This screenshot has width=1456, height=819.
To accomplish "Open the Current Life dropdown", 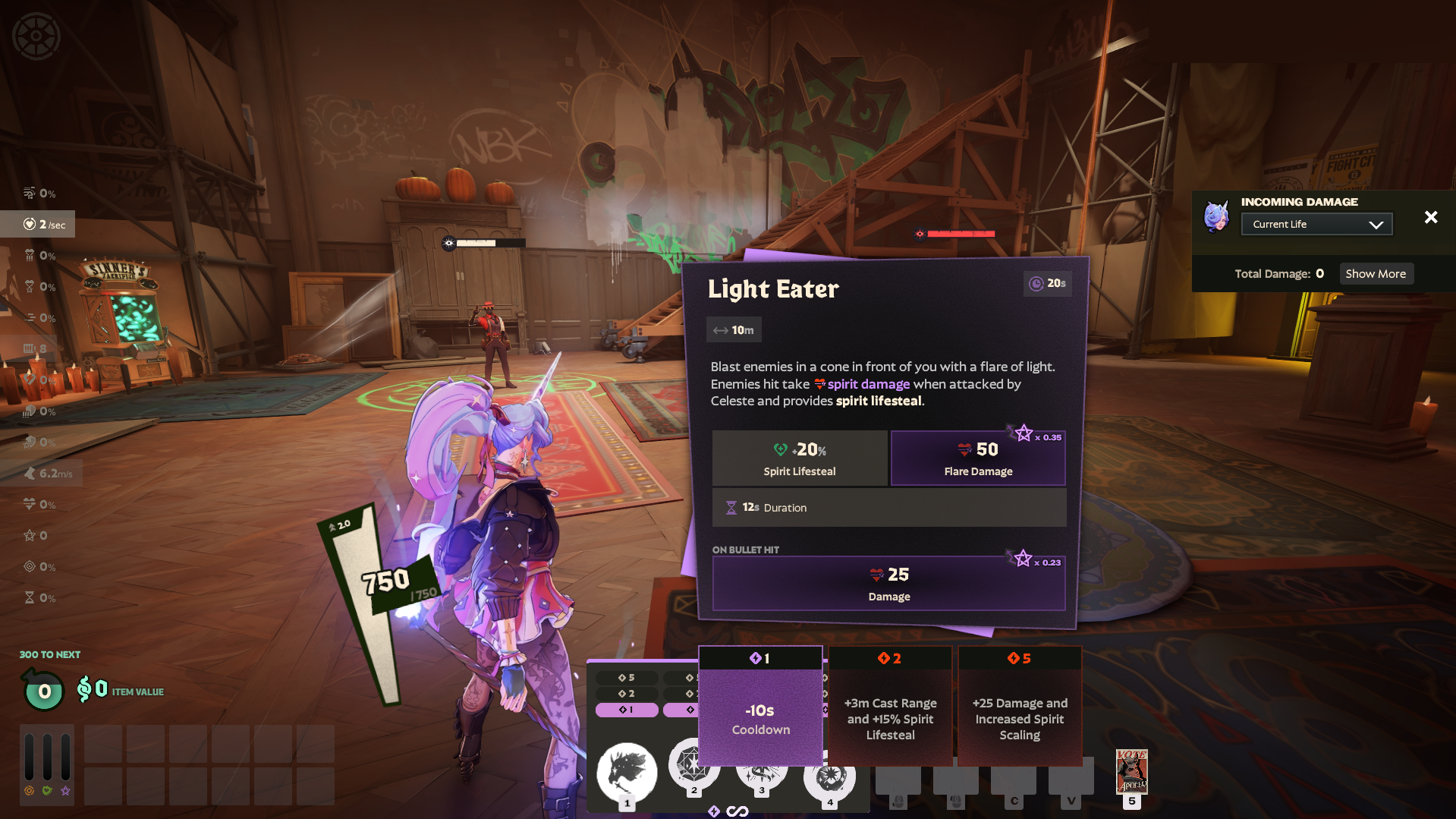I will (1316, 223).
